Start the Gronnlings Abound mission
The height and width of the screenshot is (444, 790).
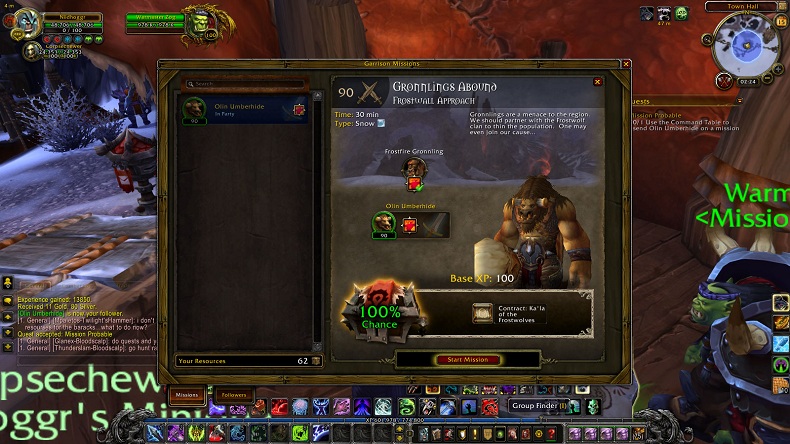pyautogui.click(x=468, y=359)
